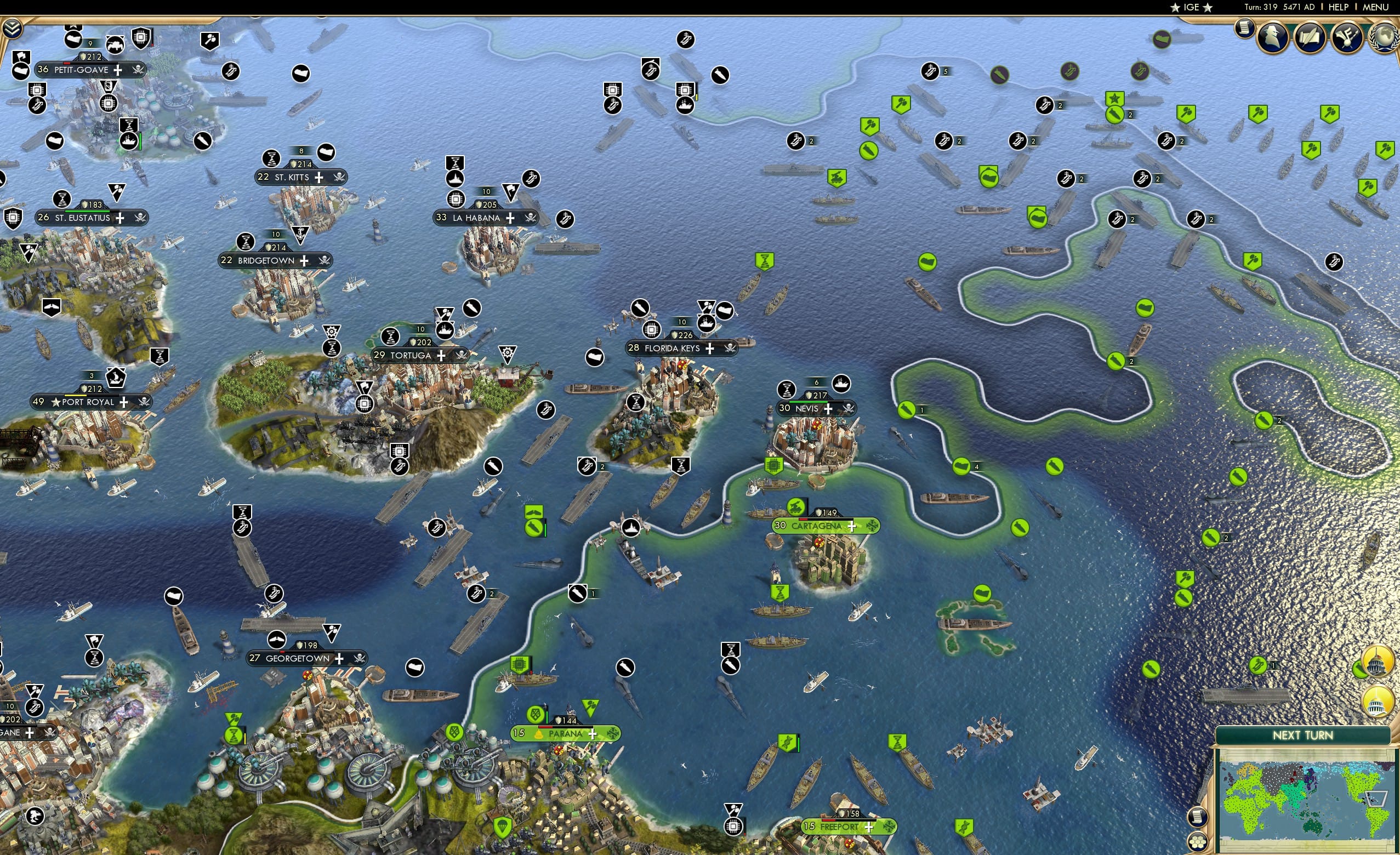The height and width of the screenshot is (855, 1400).
Task: Open the Cultural overview music-note icon
Action: [1347, 37]
